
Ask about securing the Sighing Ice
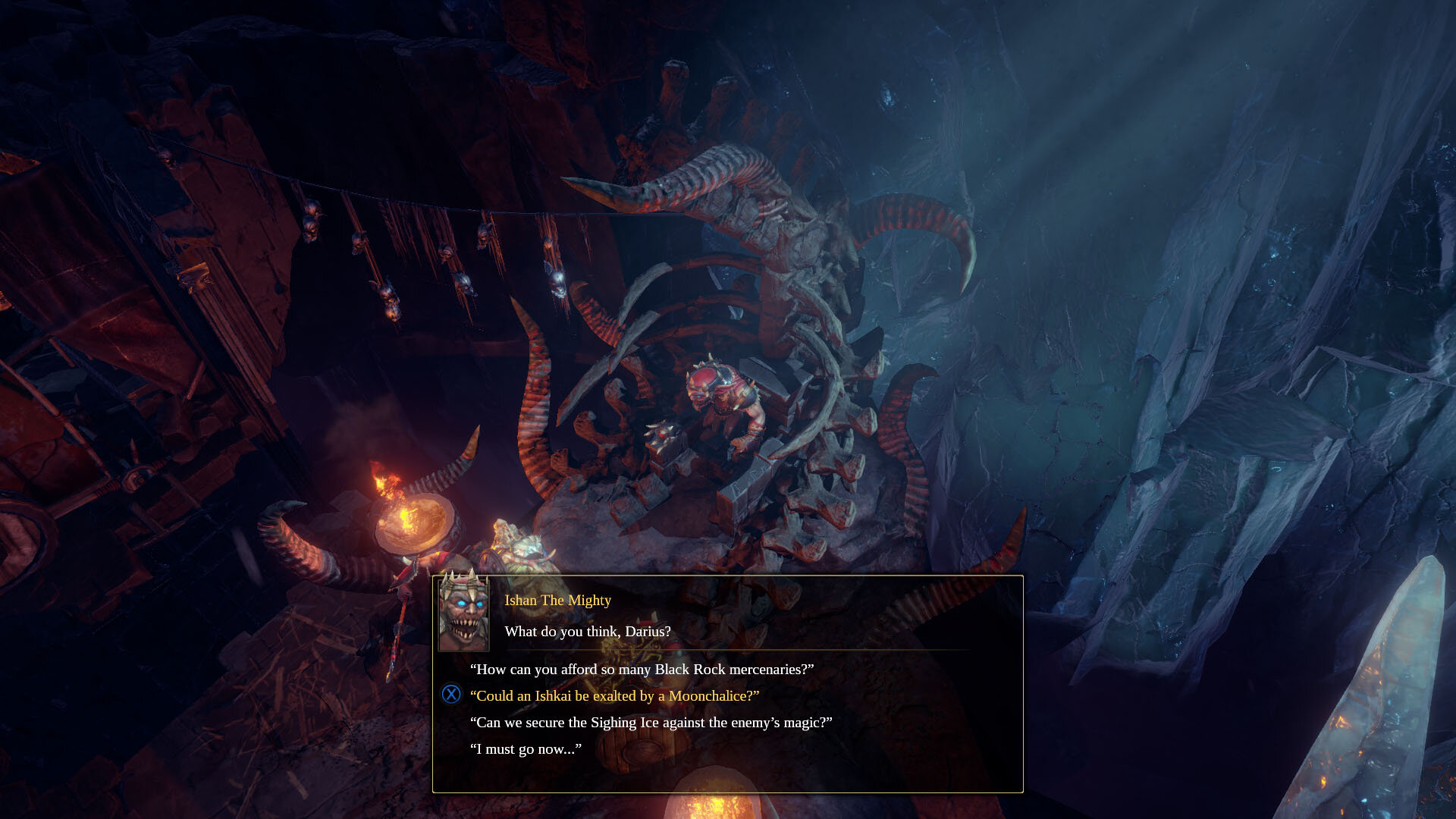[x=651, y=722]
